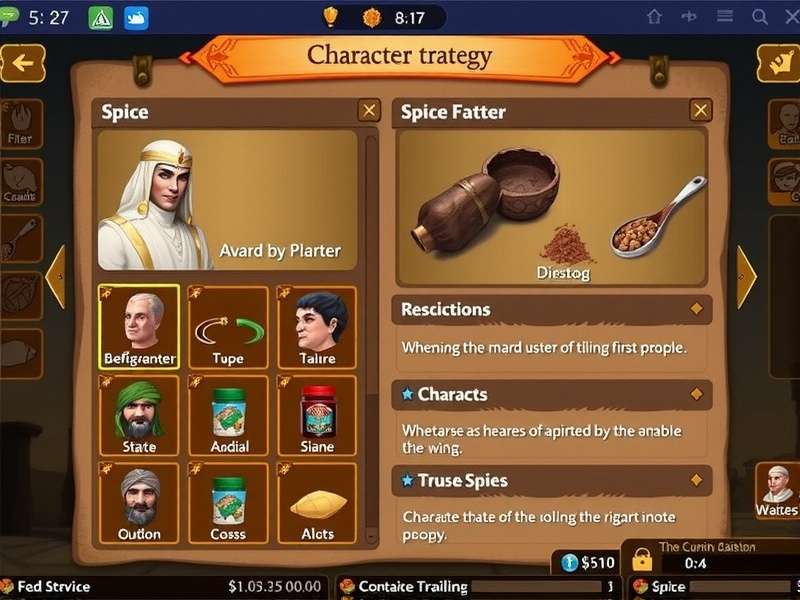Pick the State green-turban character
This screenshot has width=800, height=600.
coord(139,415)
